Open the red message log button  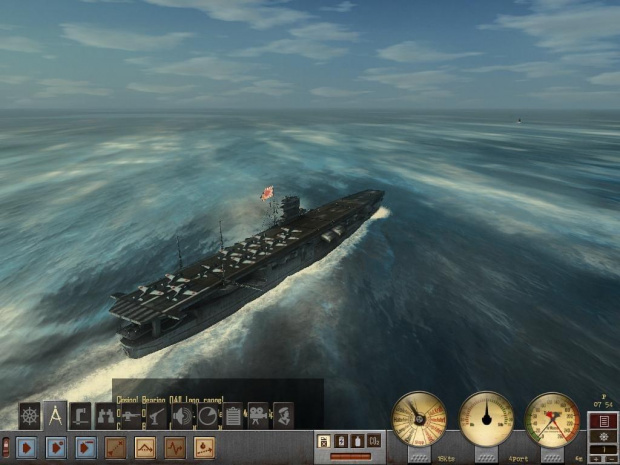603,420
